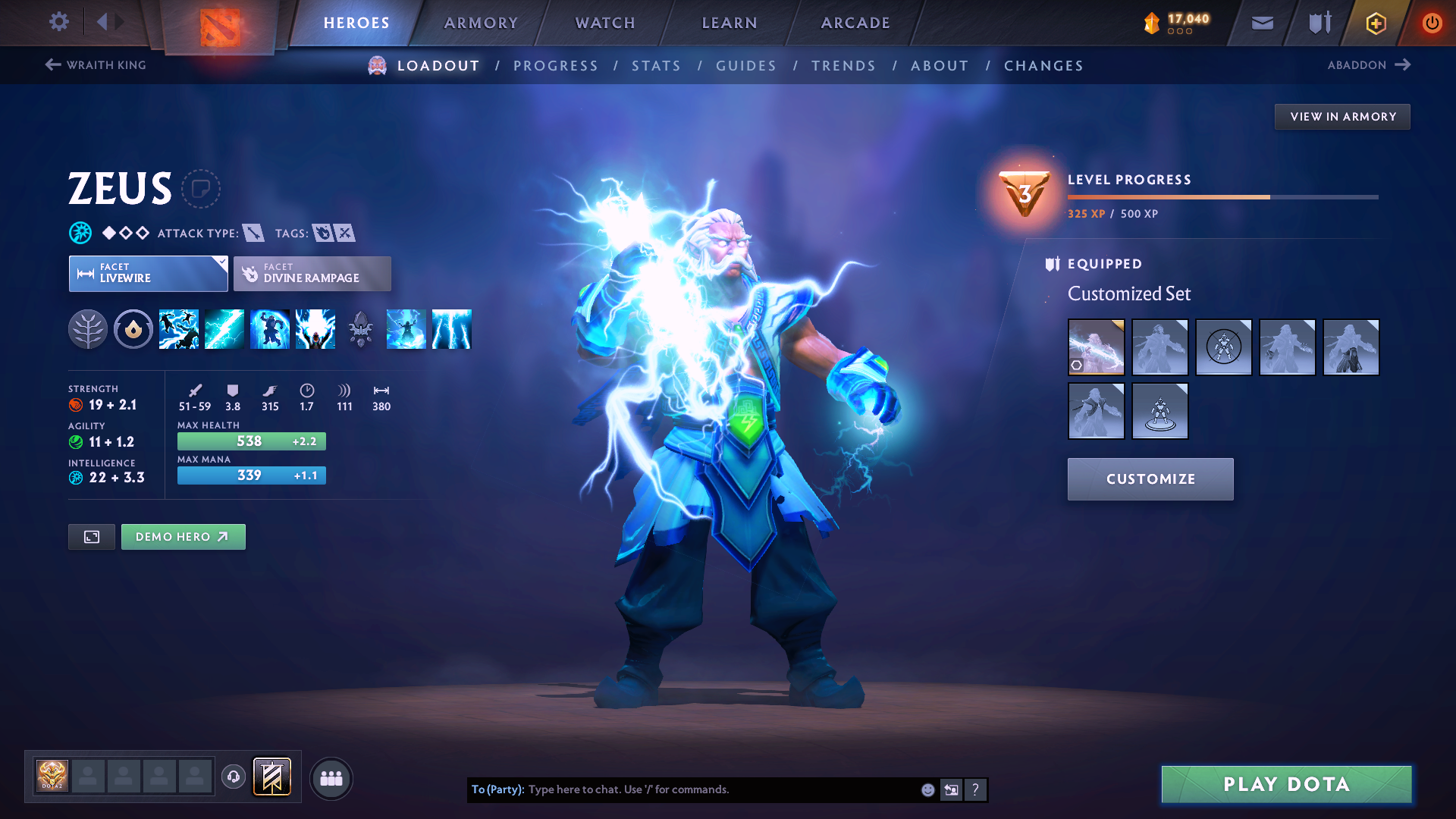Screen dimensions: 1456x819
Task: Open the voice chat headset icon
Action: 233,778
